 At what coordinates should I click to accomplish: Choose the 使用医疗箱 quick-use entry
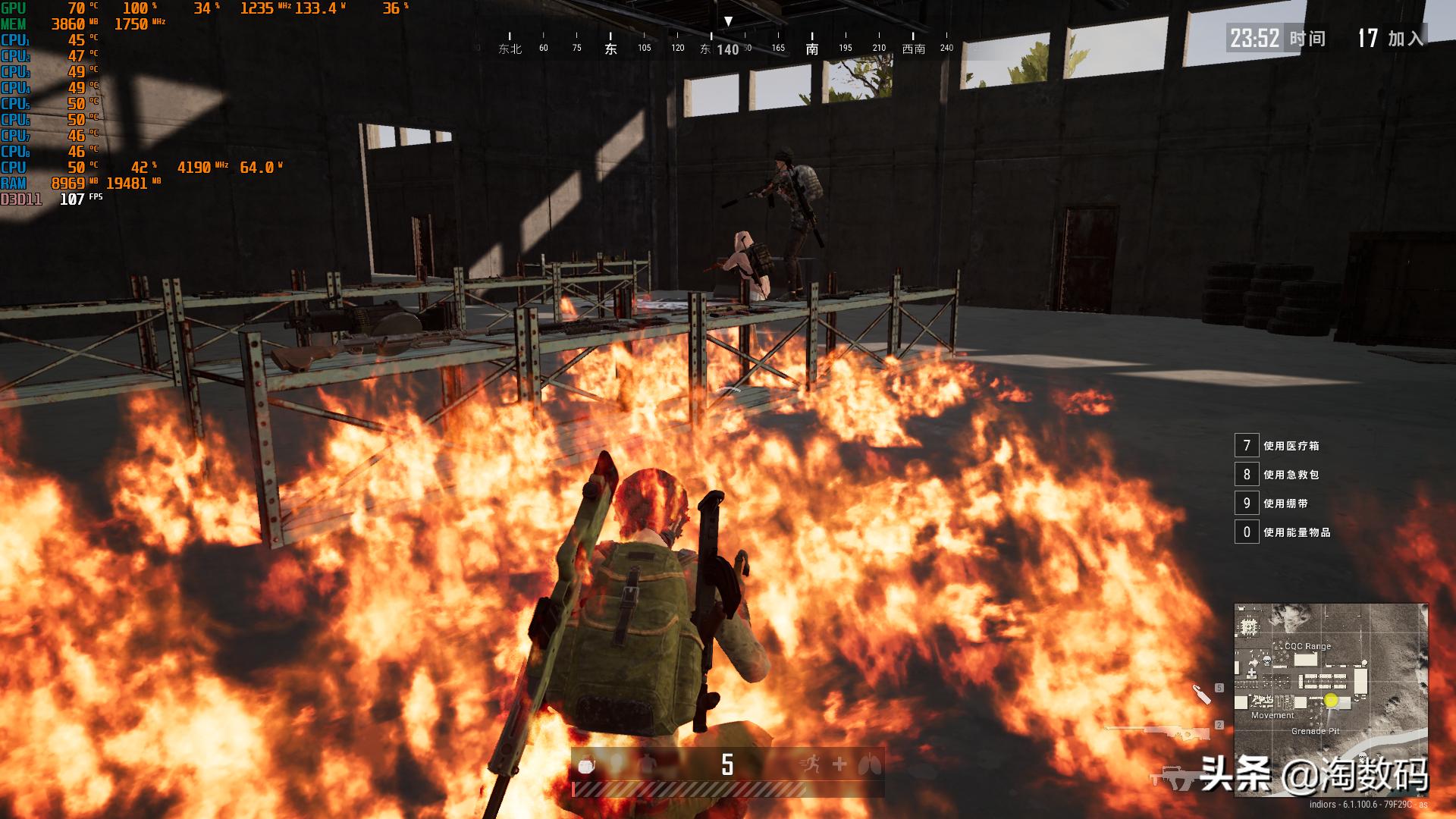(x=1291, y=446)
